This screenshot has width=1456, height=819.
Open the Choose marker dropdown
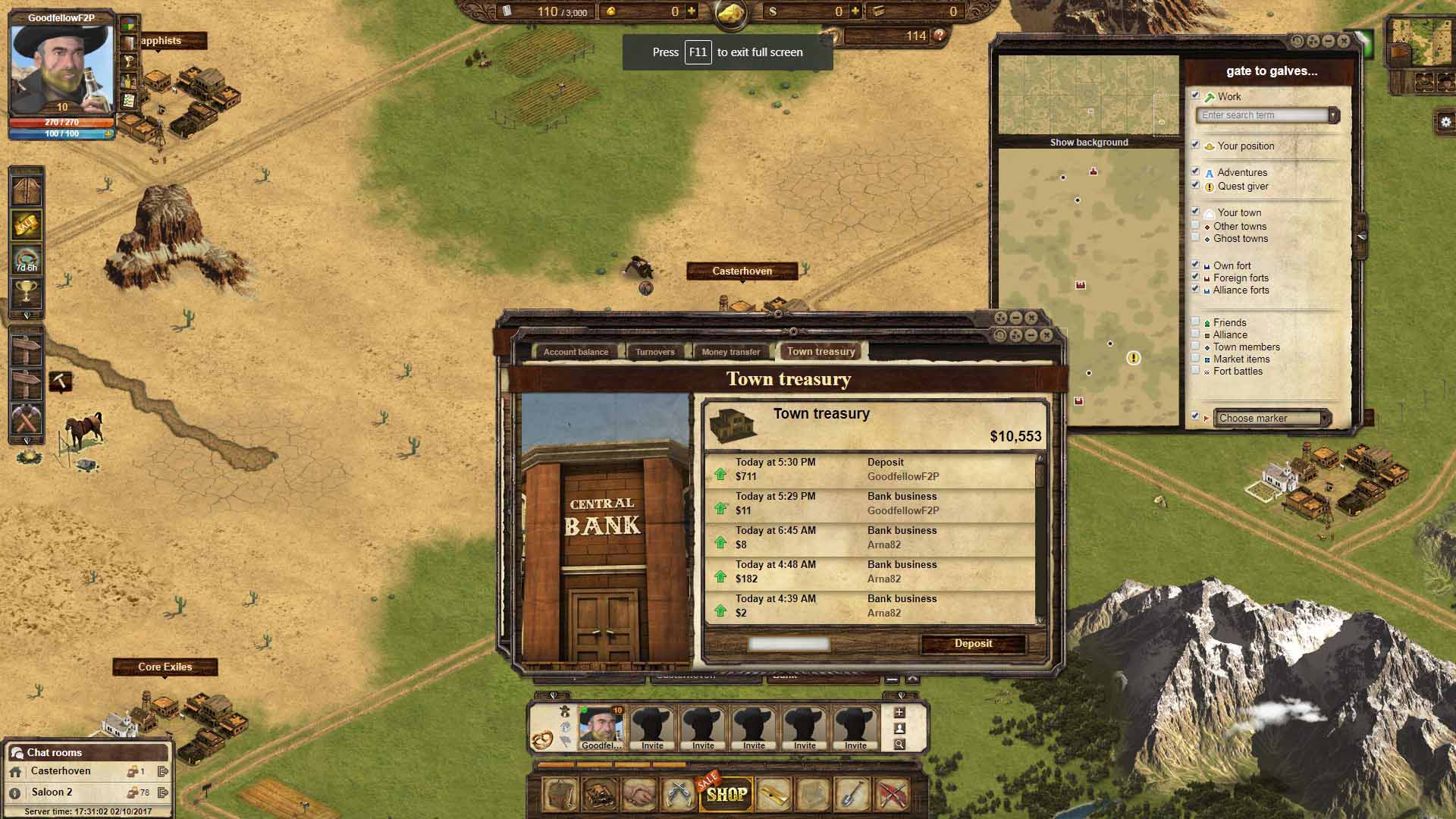(x=1271, y=418)
